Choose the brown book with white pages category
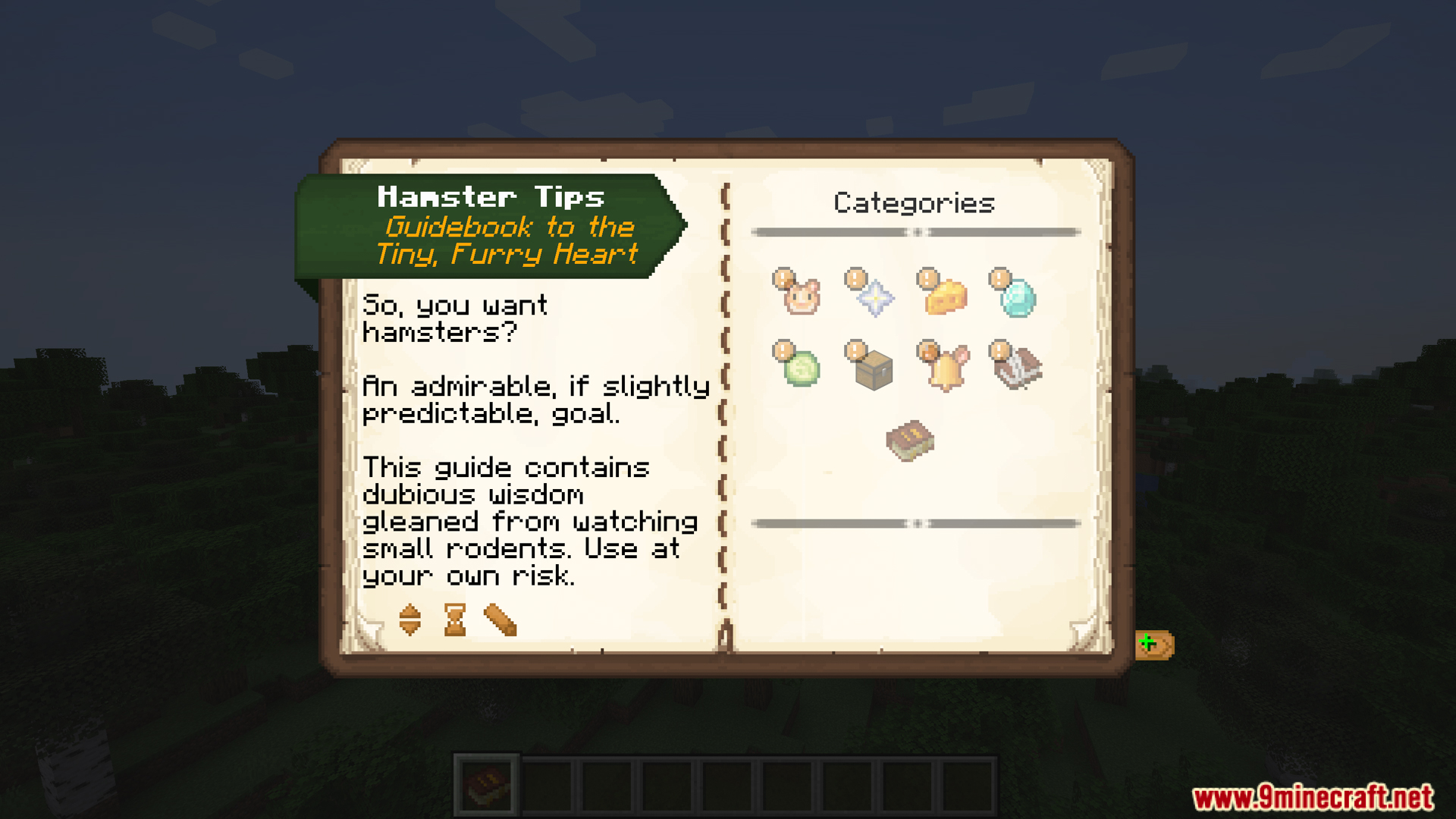This screenshot has width=1456, height=819. click(1018, 368)
